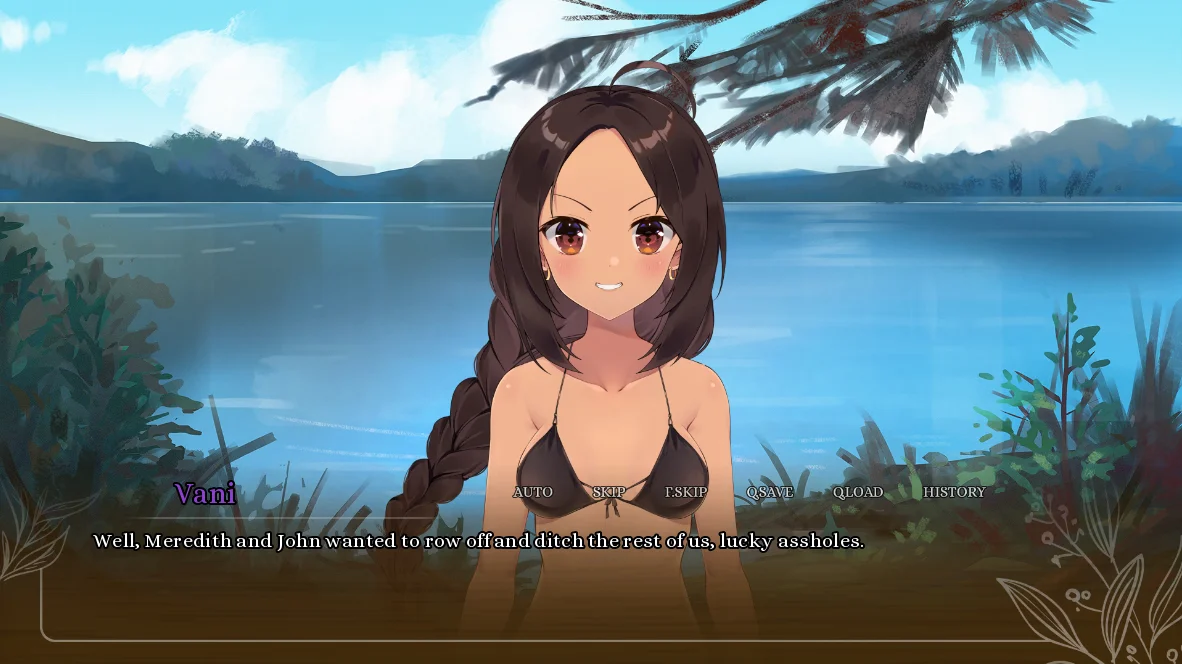Toggle the T.SKIP quick menu option

[x=686, y=492]
